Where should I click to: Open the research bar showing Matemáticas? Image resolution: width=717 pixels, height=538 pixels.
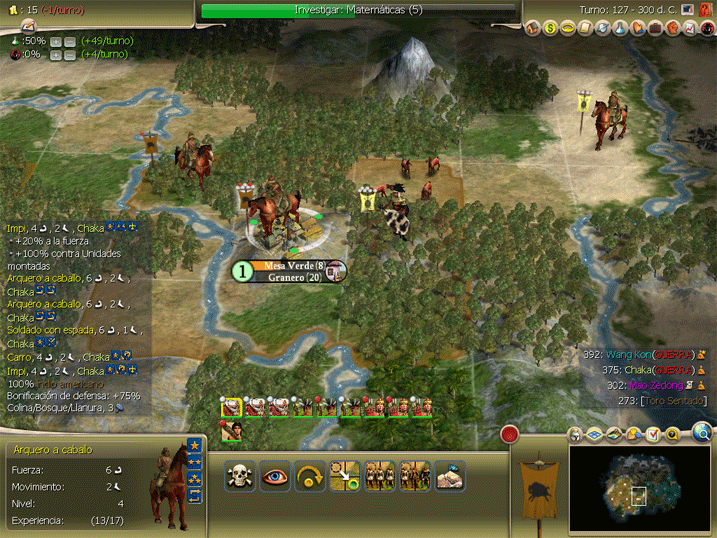pyautogui.click(x=358, y=10)
